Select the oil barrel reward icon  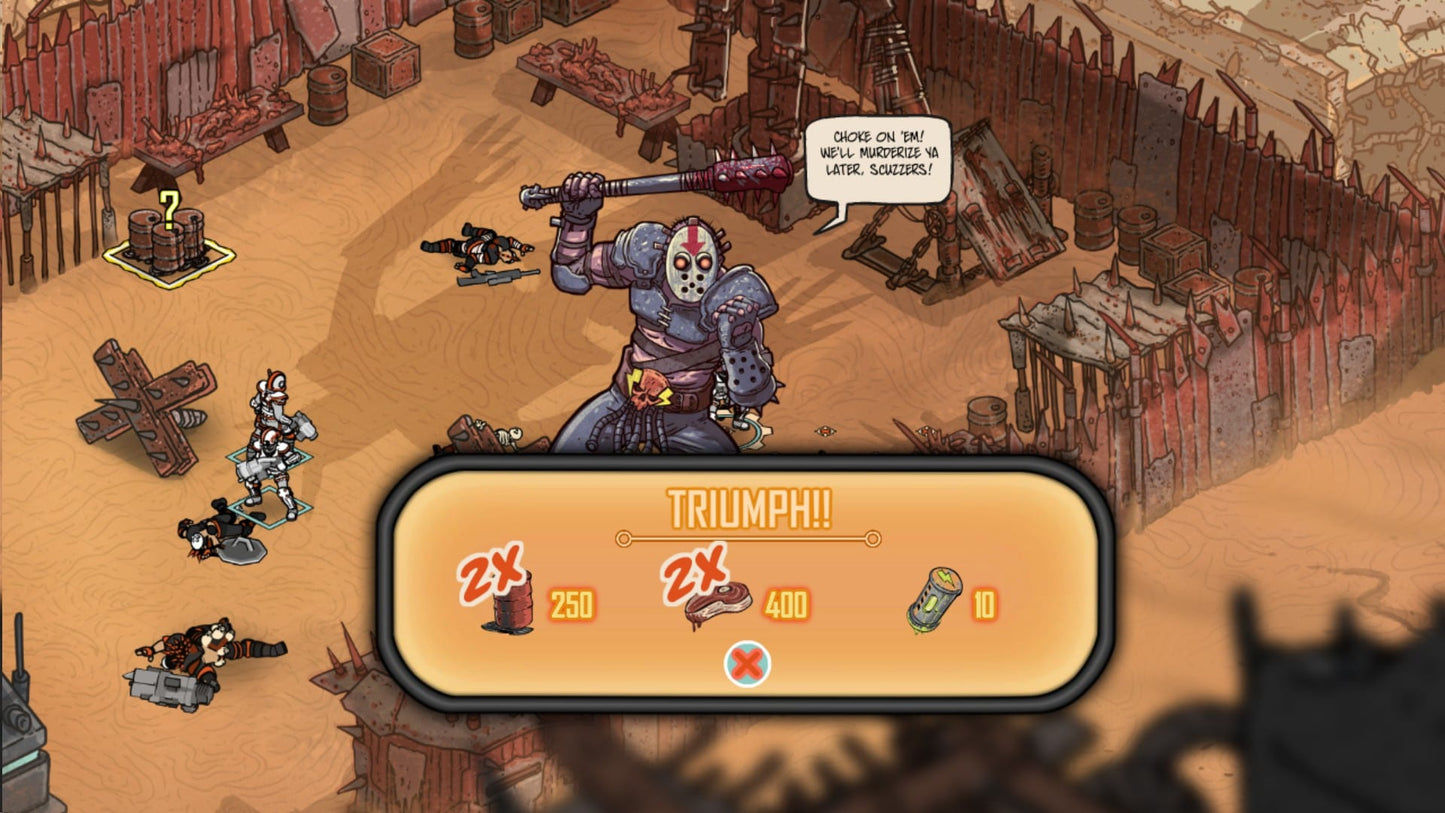point(513,602)
